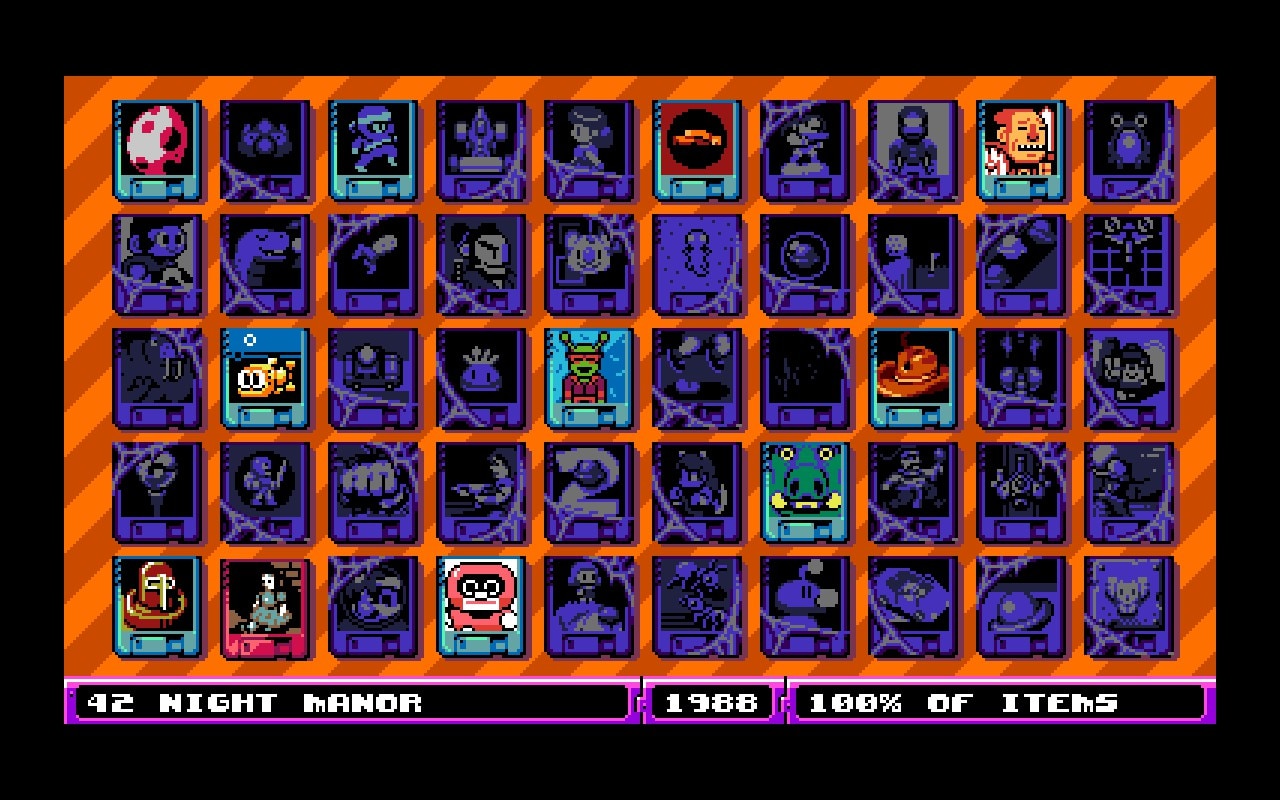Open the Rail Heist cowboy hat disk
Viewport: 1280px width, 800px height.
click(913, 378)
